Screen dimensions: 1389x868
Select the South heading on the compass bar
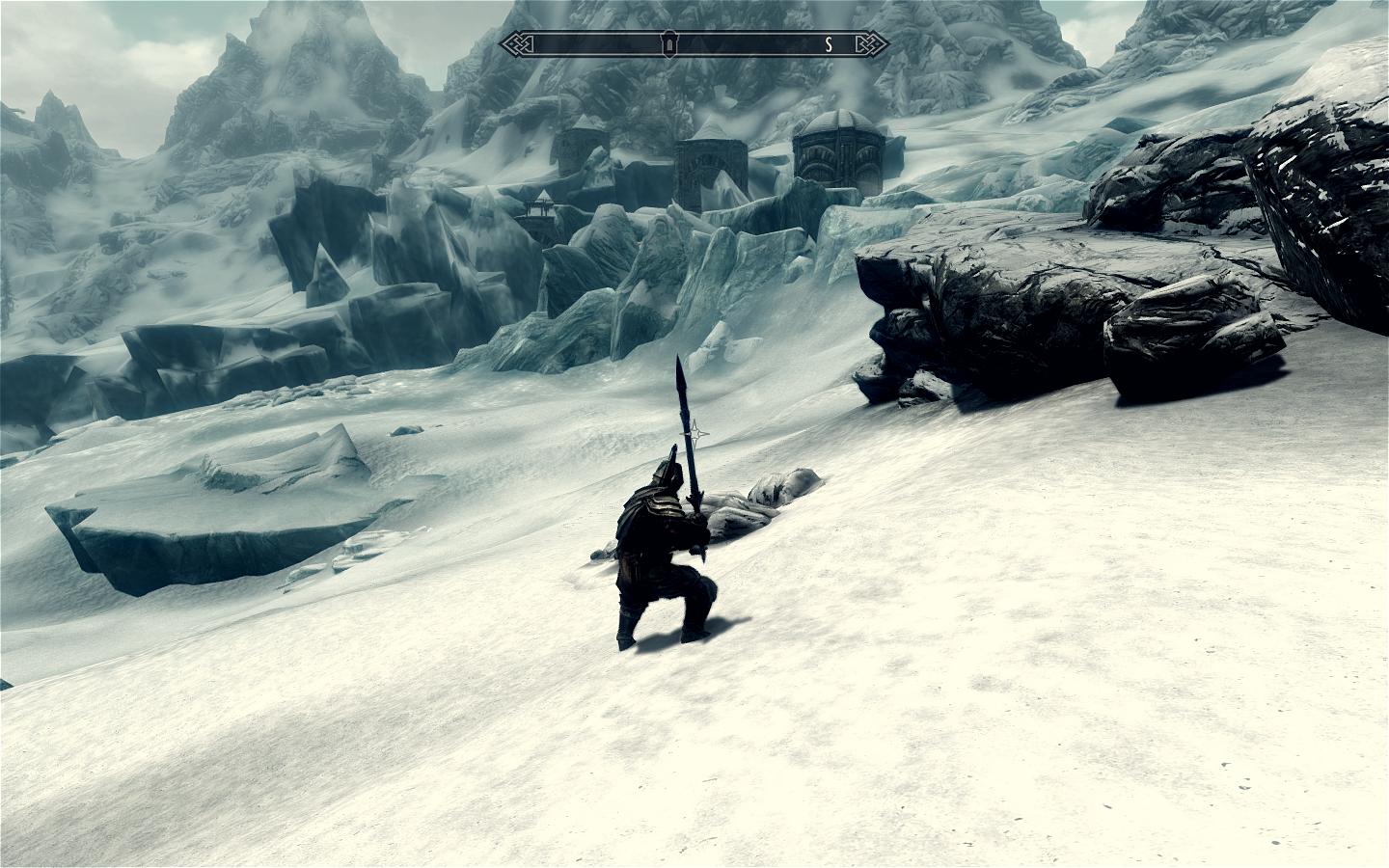[x=829, y=43]
